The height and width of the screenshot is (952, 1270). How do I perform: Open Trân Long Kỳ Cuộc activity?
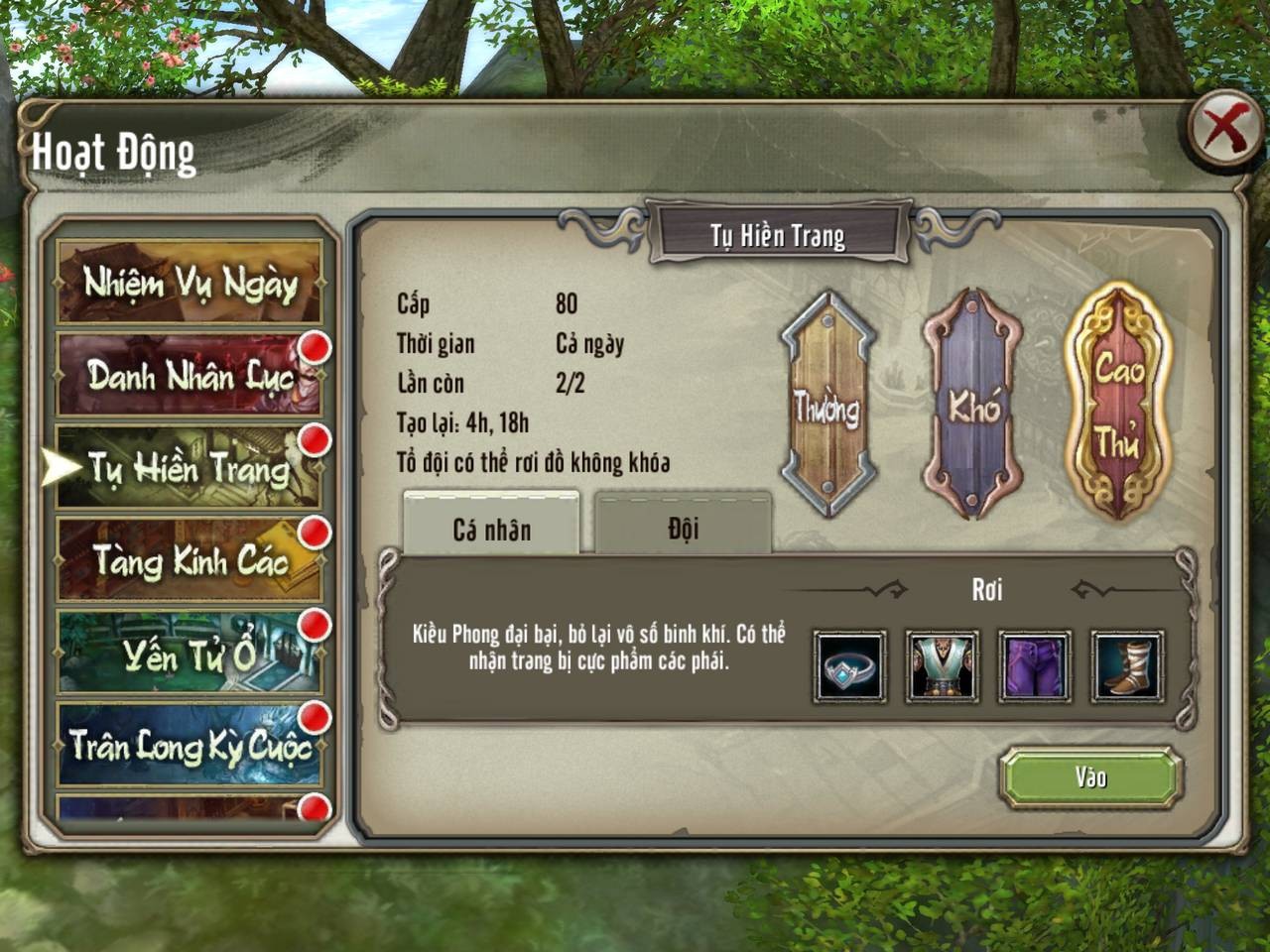(189, 746)
